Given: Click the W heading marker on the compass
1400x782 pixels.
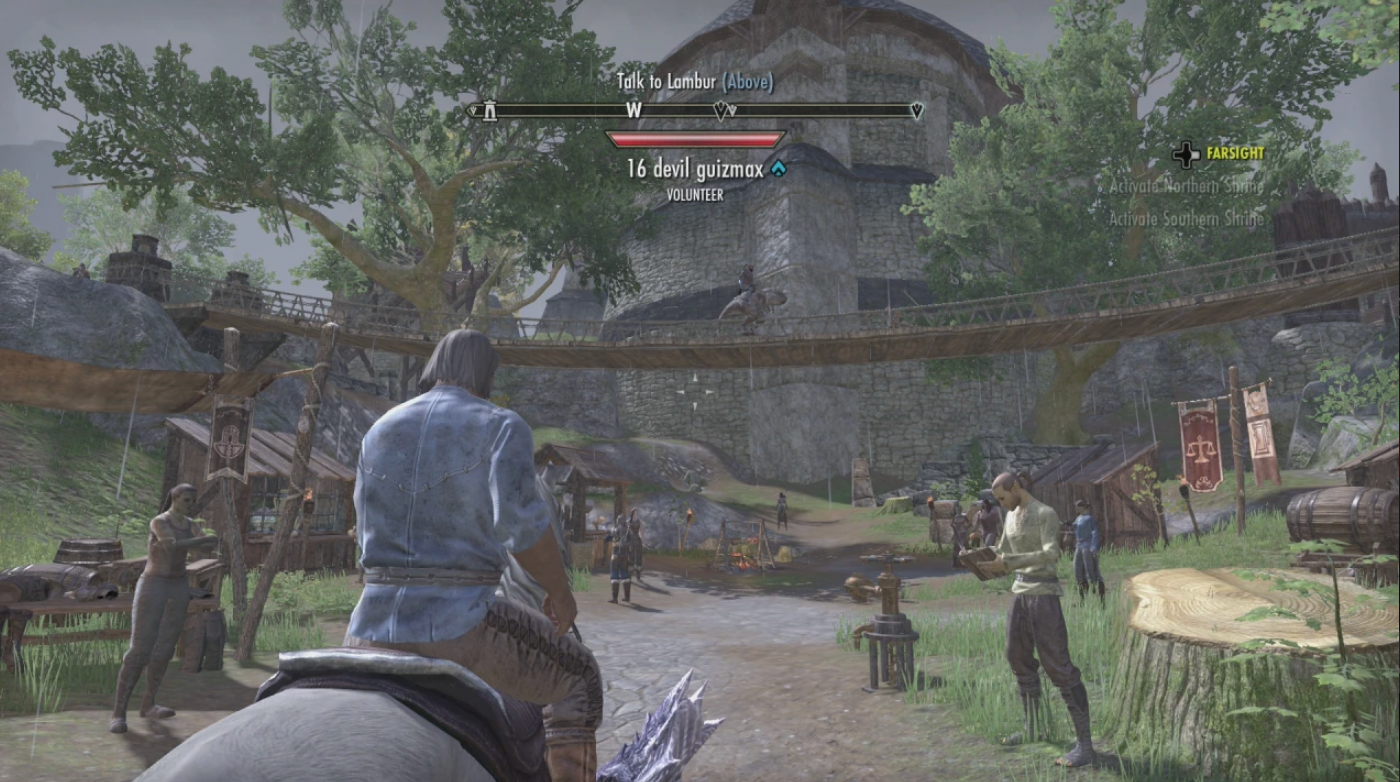Looking at the screenshot, I should (632, 110).
